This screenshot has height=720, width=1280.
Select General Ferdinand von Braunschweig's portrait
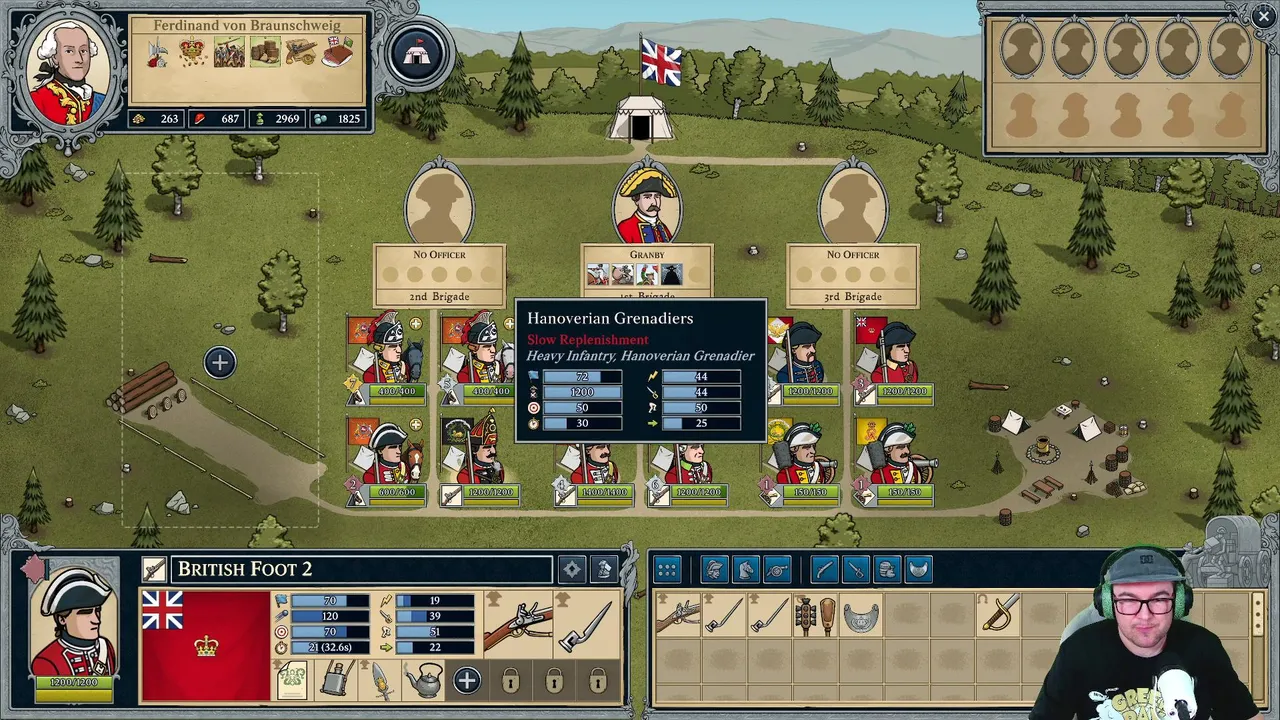point(68,68)
